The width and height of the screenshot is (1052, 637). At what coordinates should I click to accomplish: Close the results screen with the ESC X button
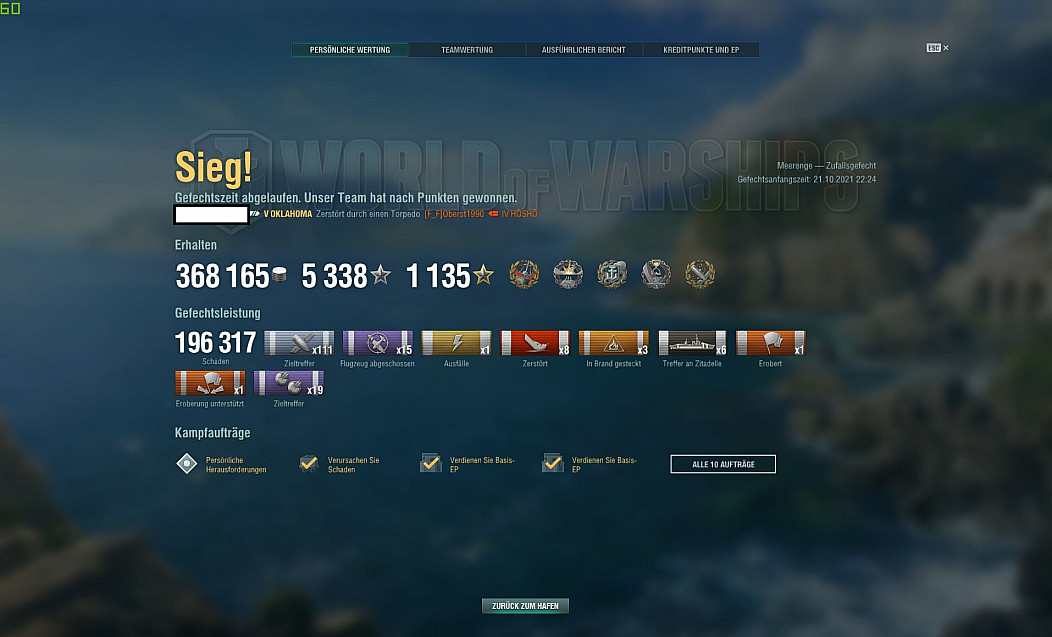point(937,48)
